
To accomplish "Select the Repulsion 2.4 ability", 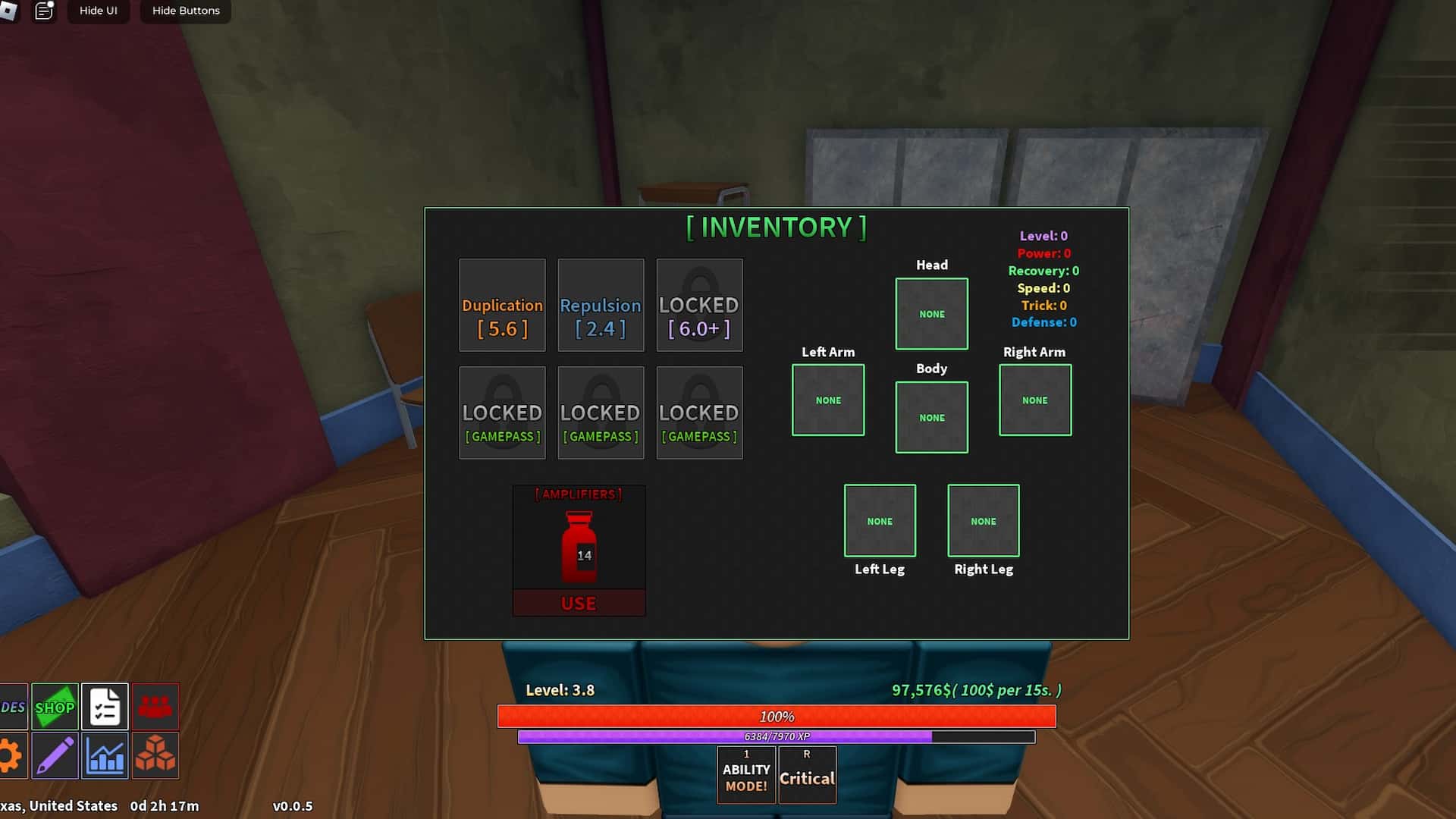I will point(601,305).
